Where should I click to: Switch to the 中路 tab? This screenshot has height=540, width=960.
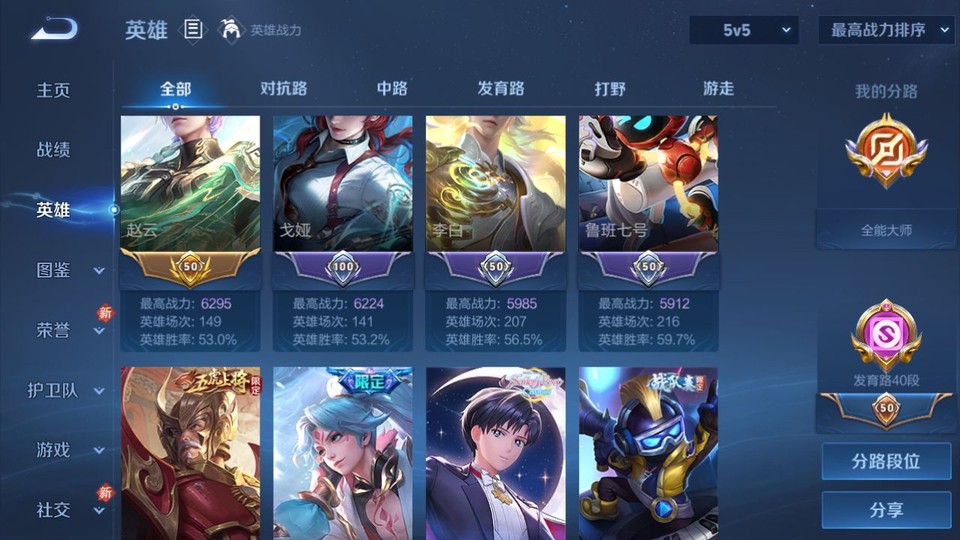(392, 89)
